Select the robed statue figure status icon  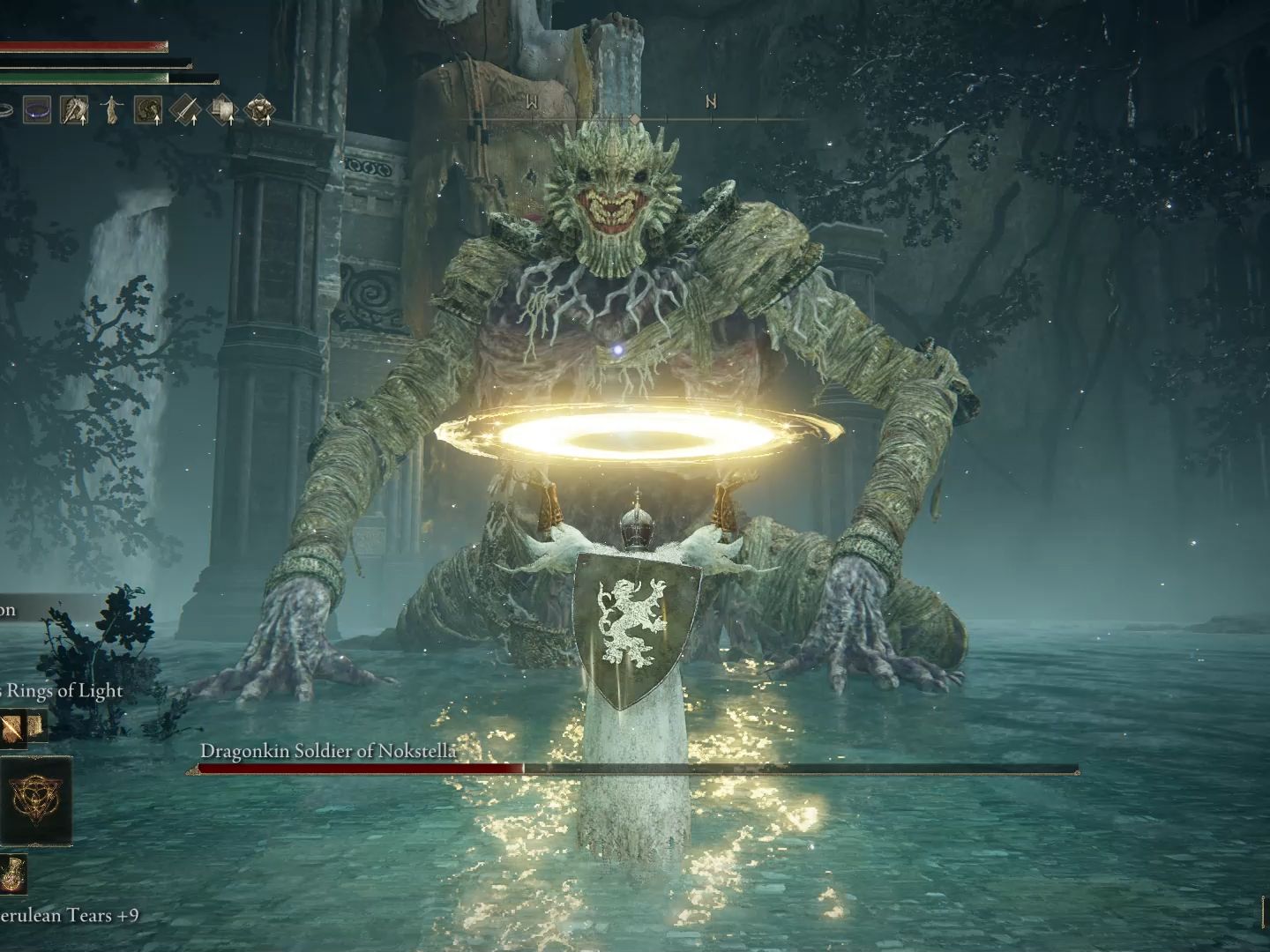click(111, 109)
